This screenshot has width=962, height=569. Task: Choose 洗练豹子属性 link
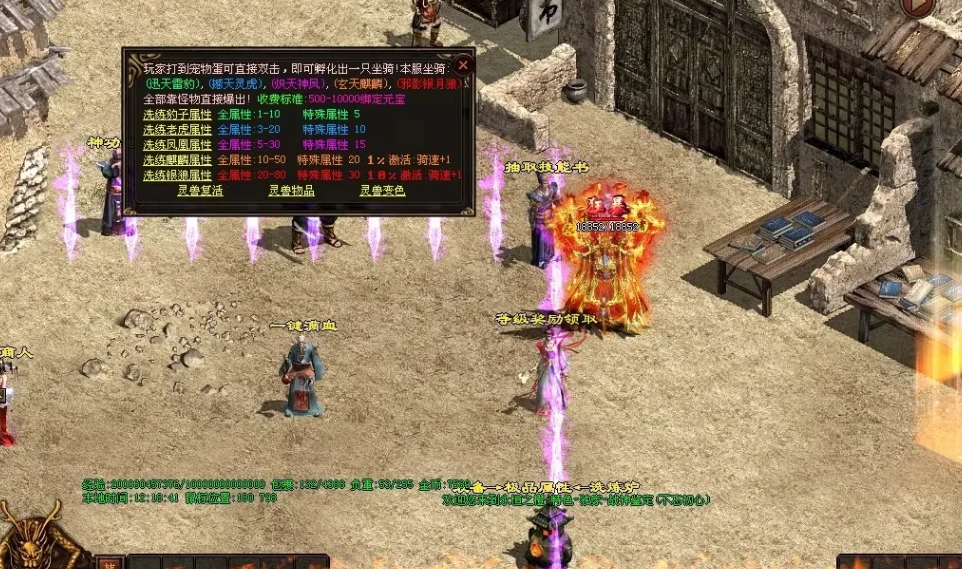176,115
